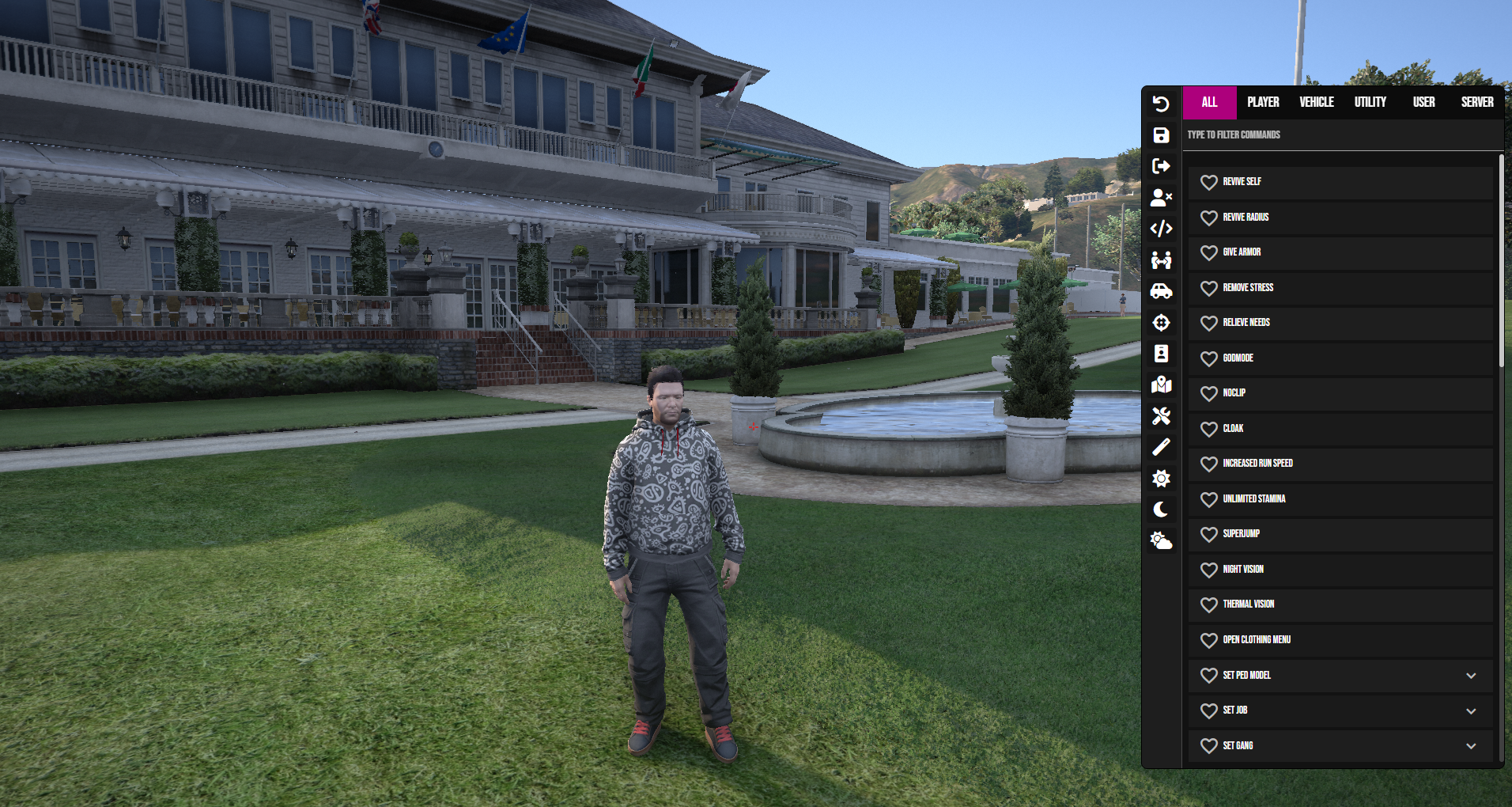The image size is (1512, 807).
Task: Expand the Set Ped Model entry
Action: 1469,675
